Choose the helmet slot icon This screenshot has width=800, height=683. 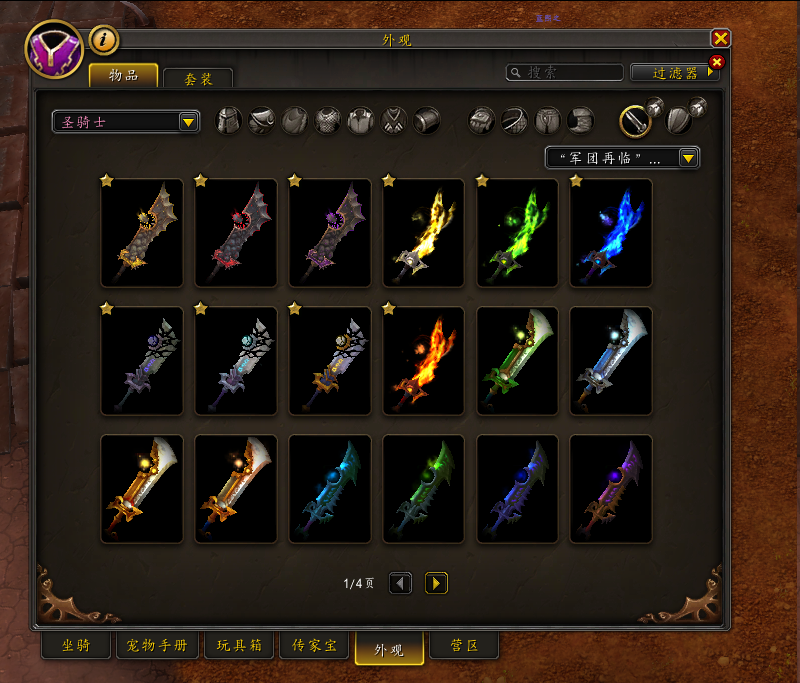tap(229, 121)
